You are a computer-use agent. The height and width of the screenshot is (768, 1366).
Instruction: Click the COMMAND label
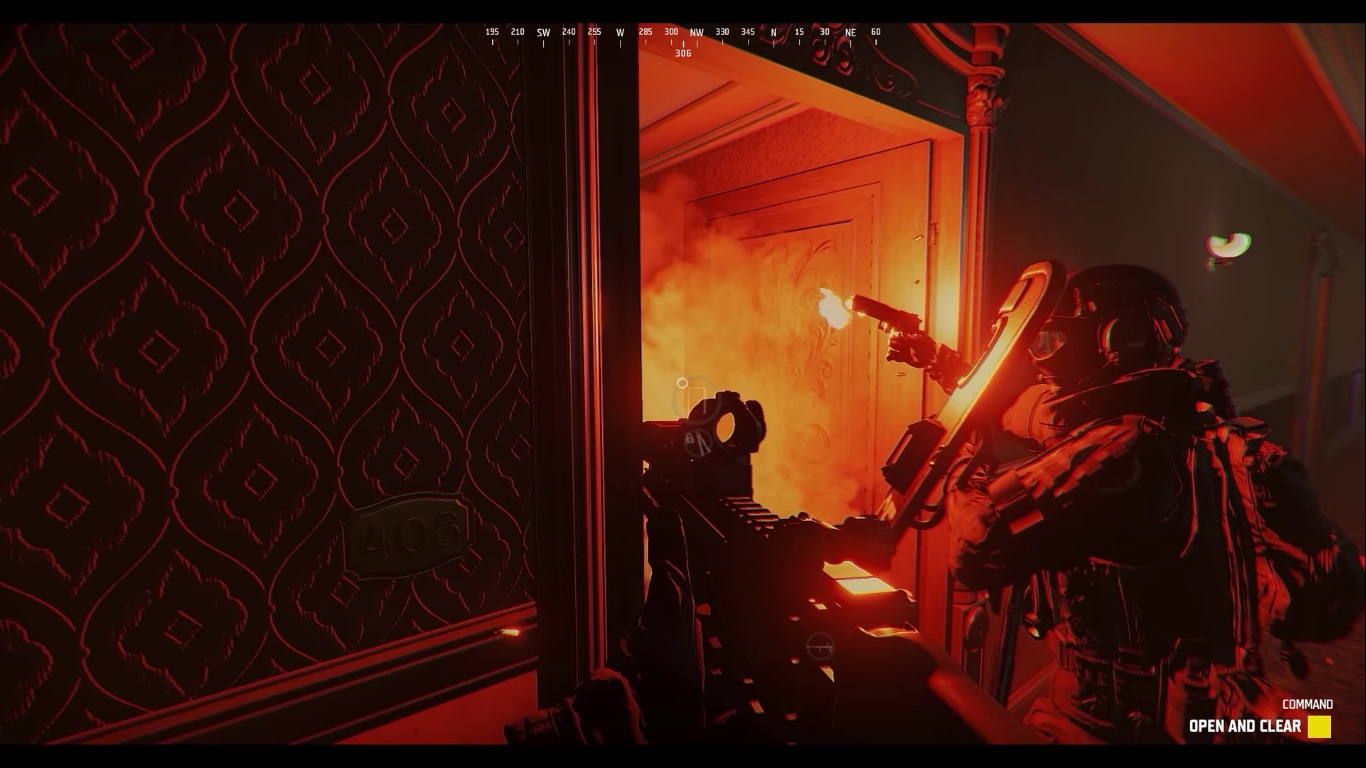point(1309,703)
